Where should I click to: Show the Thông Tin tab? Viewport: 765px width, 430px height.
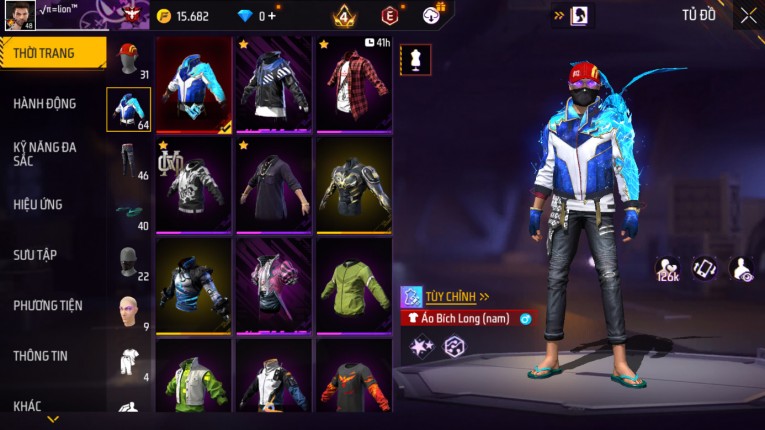(40, 355)
